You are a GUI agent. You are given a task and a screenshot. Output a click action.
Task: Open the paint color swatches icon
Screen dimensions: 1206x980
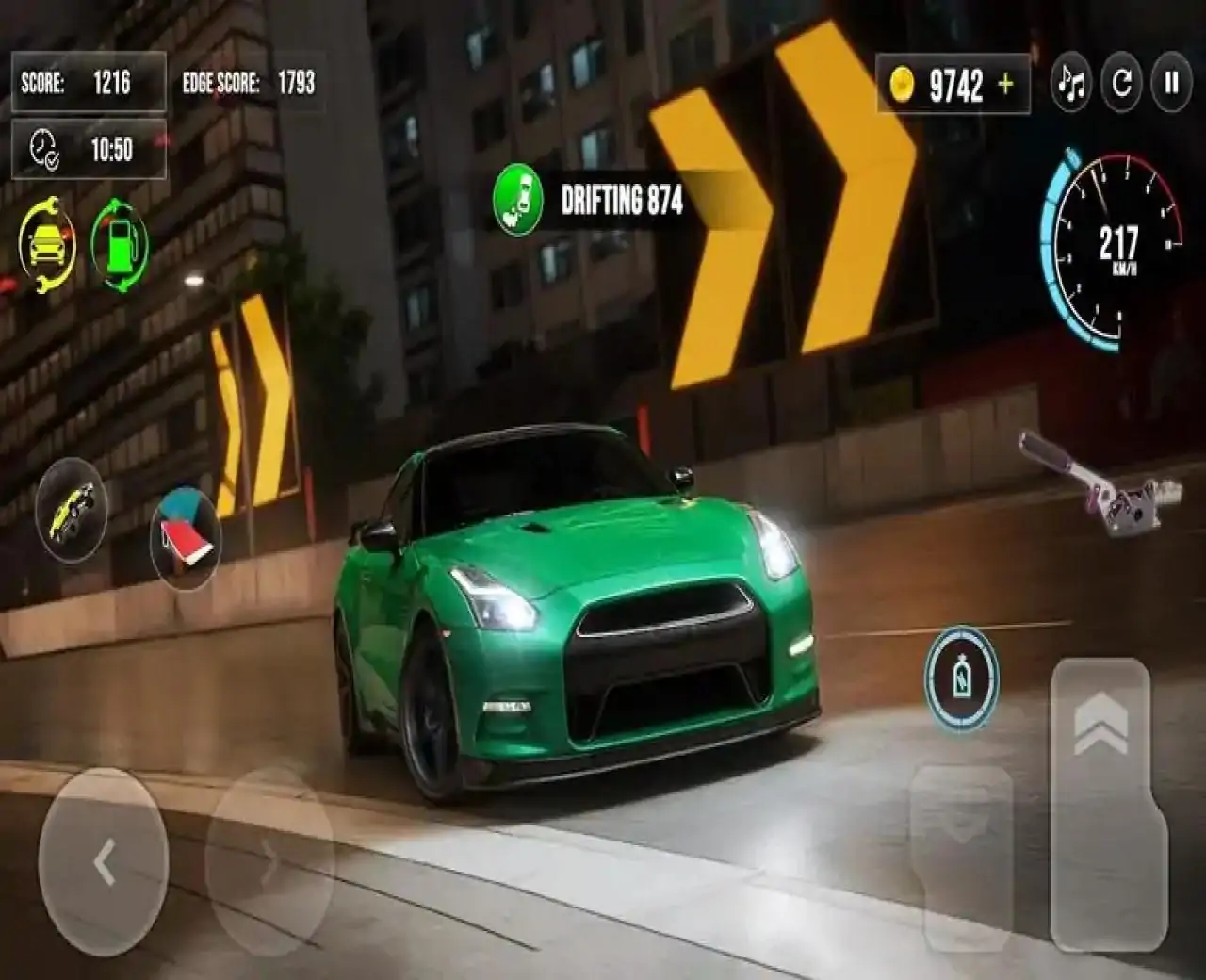[186, 539]
